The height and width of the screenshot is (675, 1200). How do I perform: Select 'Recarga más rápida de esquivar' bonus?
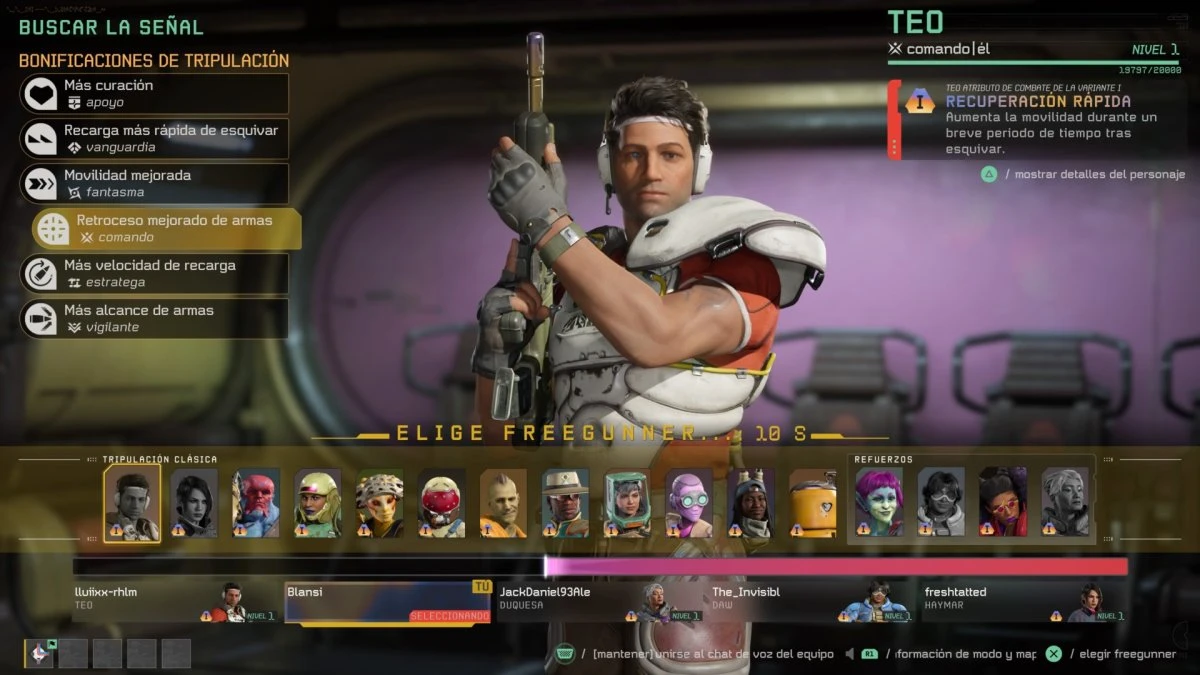pos(154,139)
